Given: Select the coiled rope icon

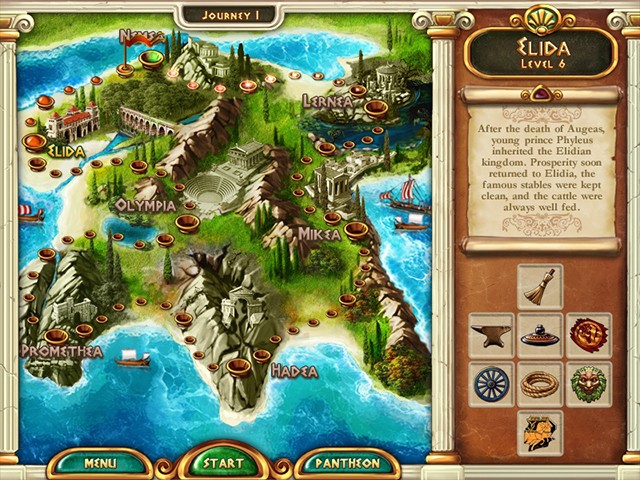Looking at the screenshot, I should click(x=540, y=384).
